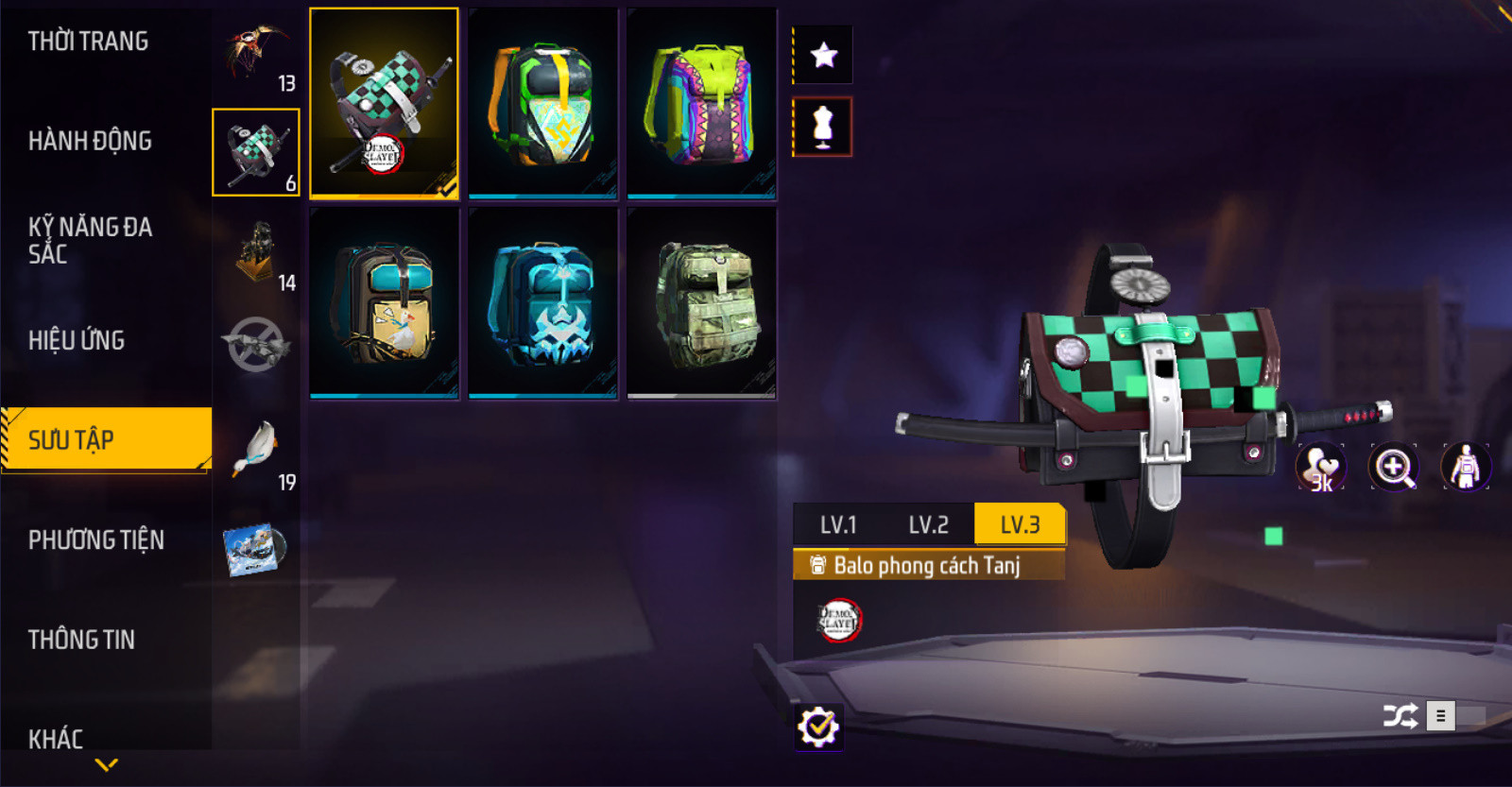Image resolution: width=1512 pixels, height=787 pixels.
Task: Expand the menu with the down arrow
Action: click(x=107, y=764)
